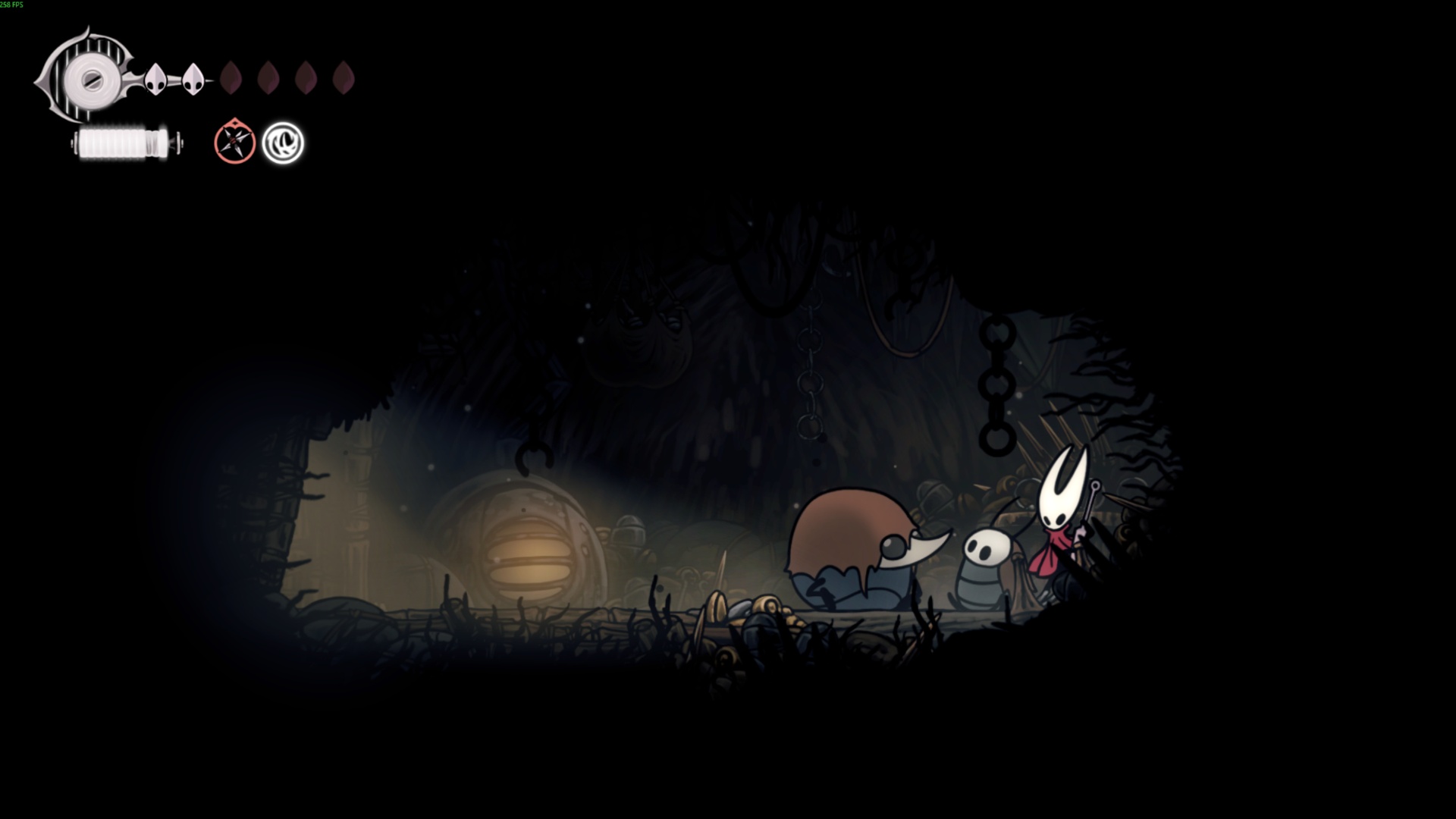Select the red-ringed throwing star tool icon
The image size is (1456, 819).
(234, 142)
